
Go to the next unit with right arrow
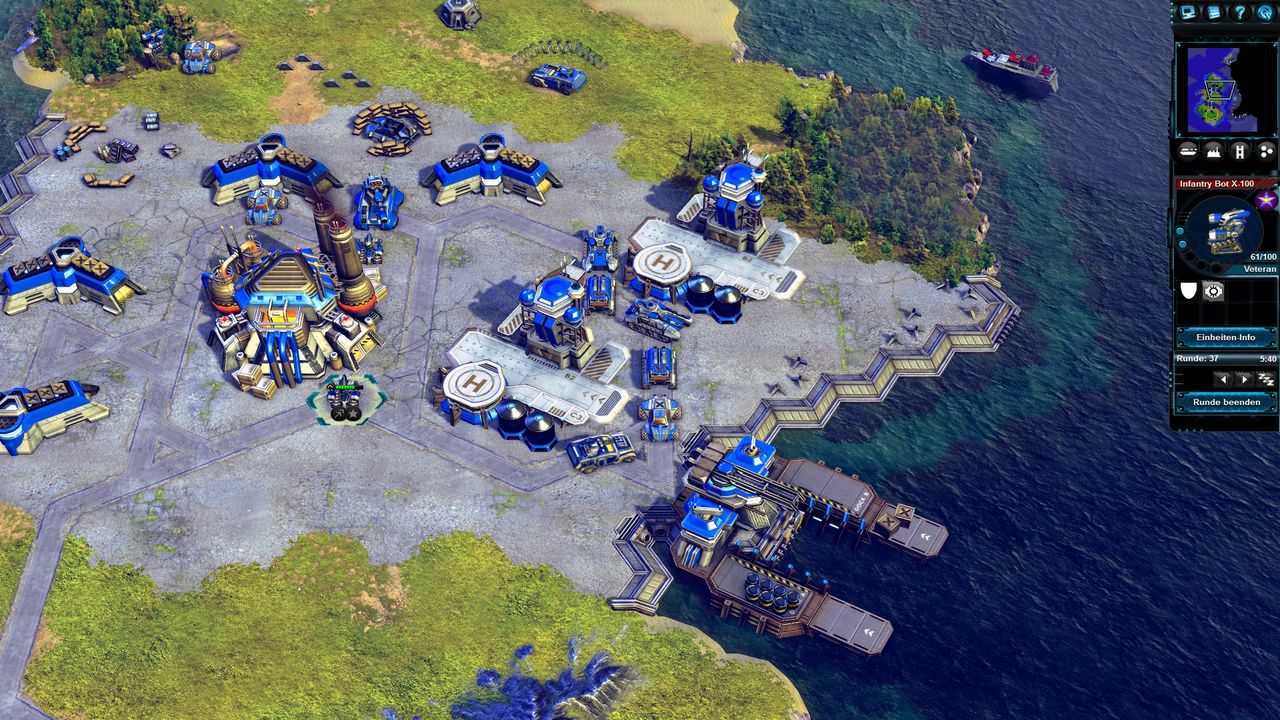[1243, 380]
